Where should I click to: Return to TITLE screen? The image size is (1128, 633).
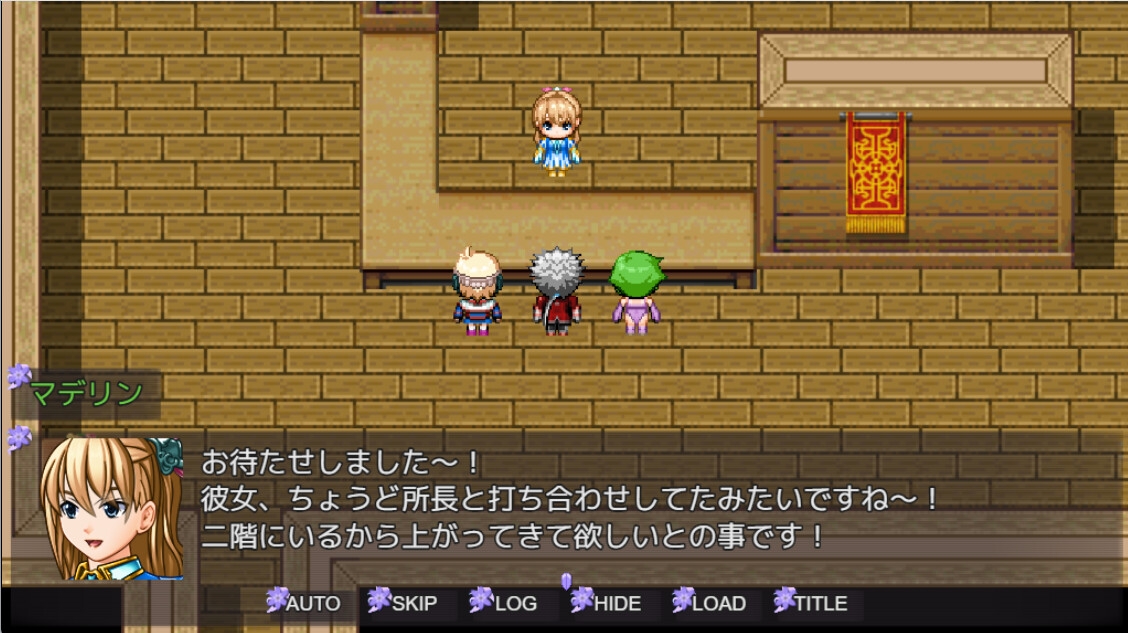point(812,603)
